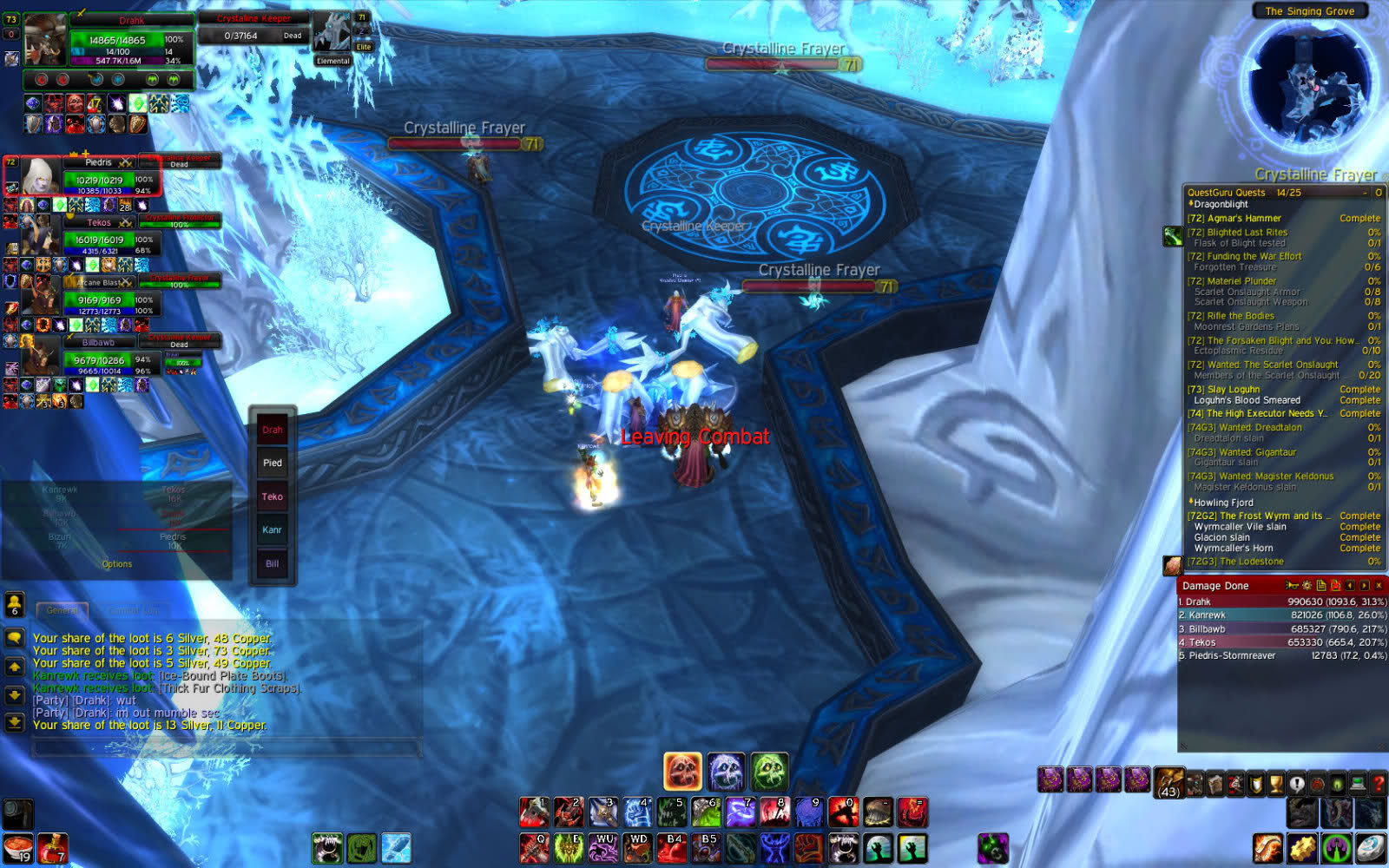The width and height of the screenshot is (1389, 868).
Task: Click the 'Teko' raid frame button
Action: tap(273, 496)
